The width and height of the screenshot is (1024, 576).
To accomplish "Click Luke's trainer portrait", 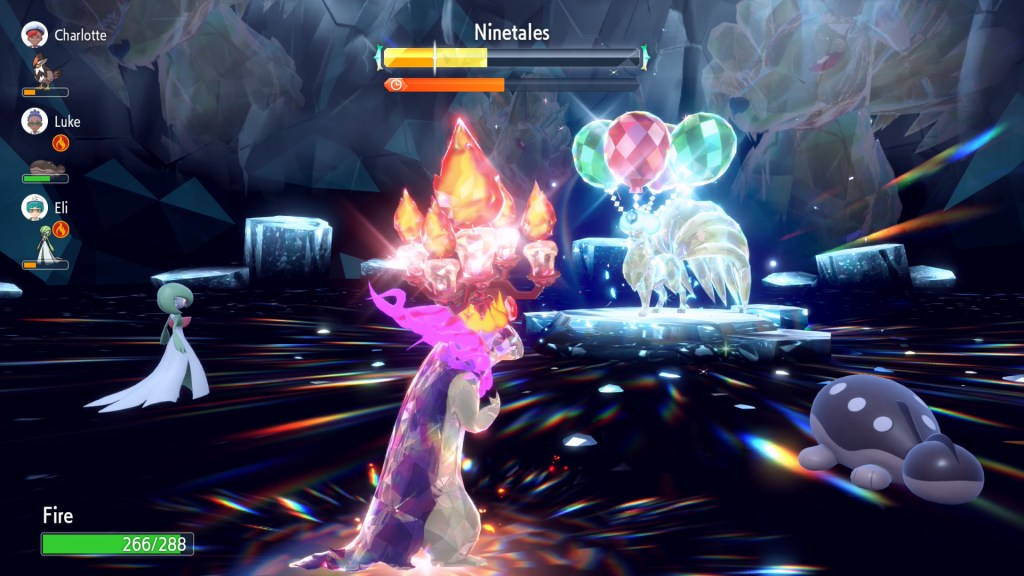I will click(34, 122).
